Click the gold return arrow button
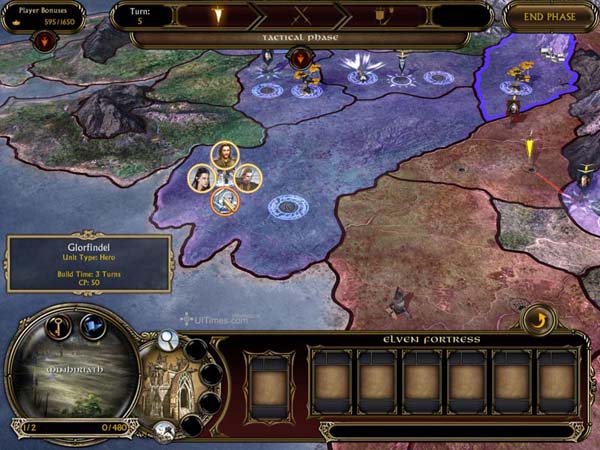The width and height of the screenshot is (600, 450). 538,319
